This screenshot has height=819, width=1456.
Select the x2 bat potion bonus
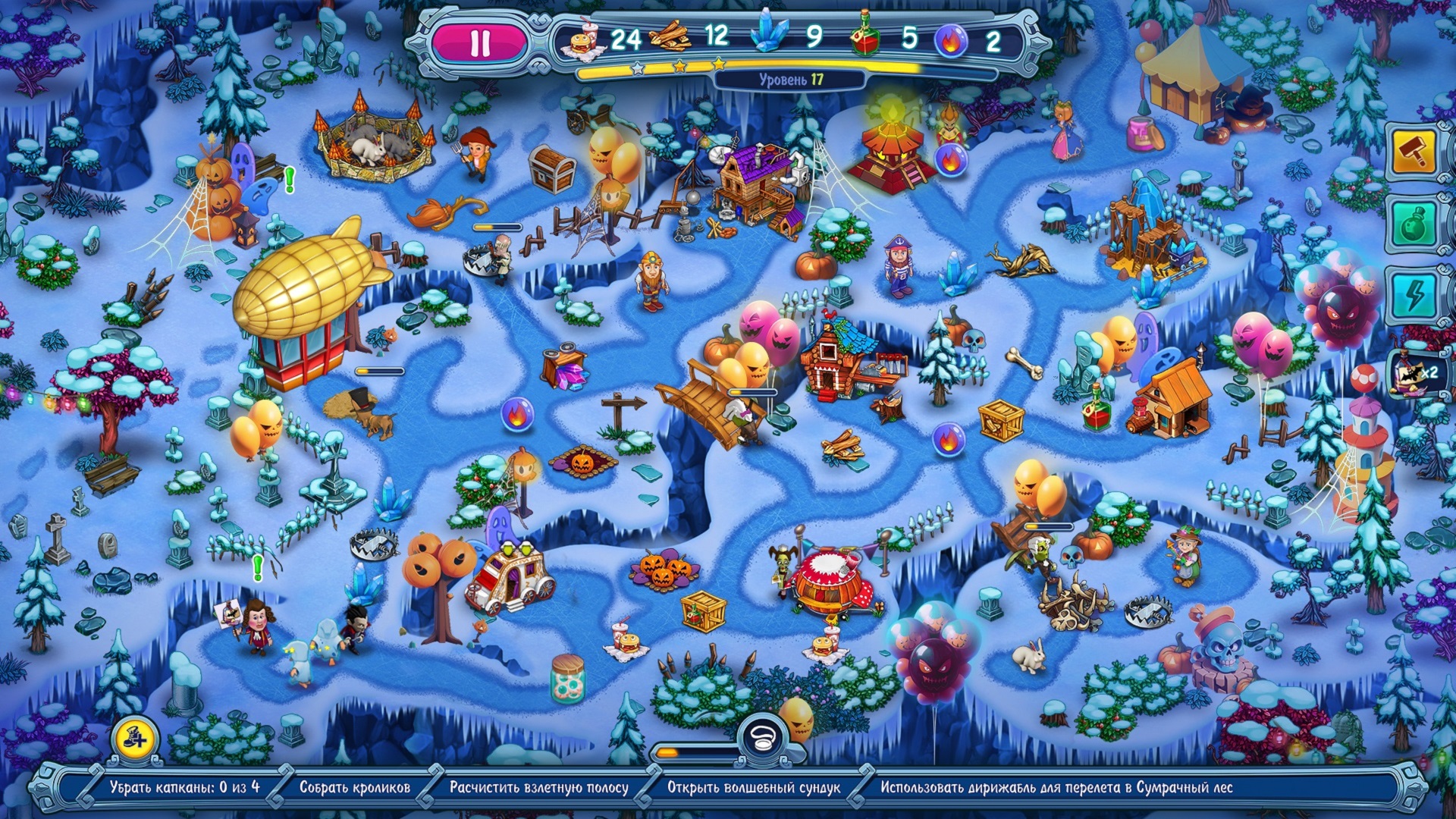pos(1414,374)
